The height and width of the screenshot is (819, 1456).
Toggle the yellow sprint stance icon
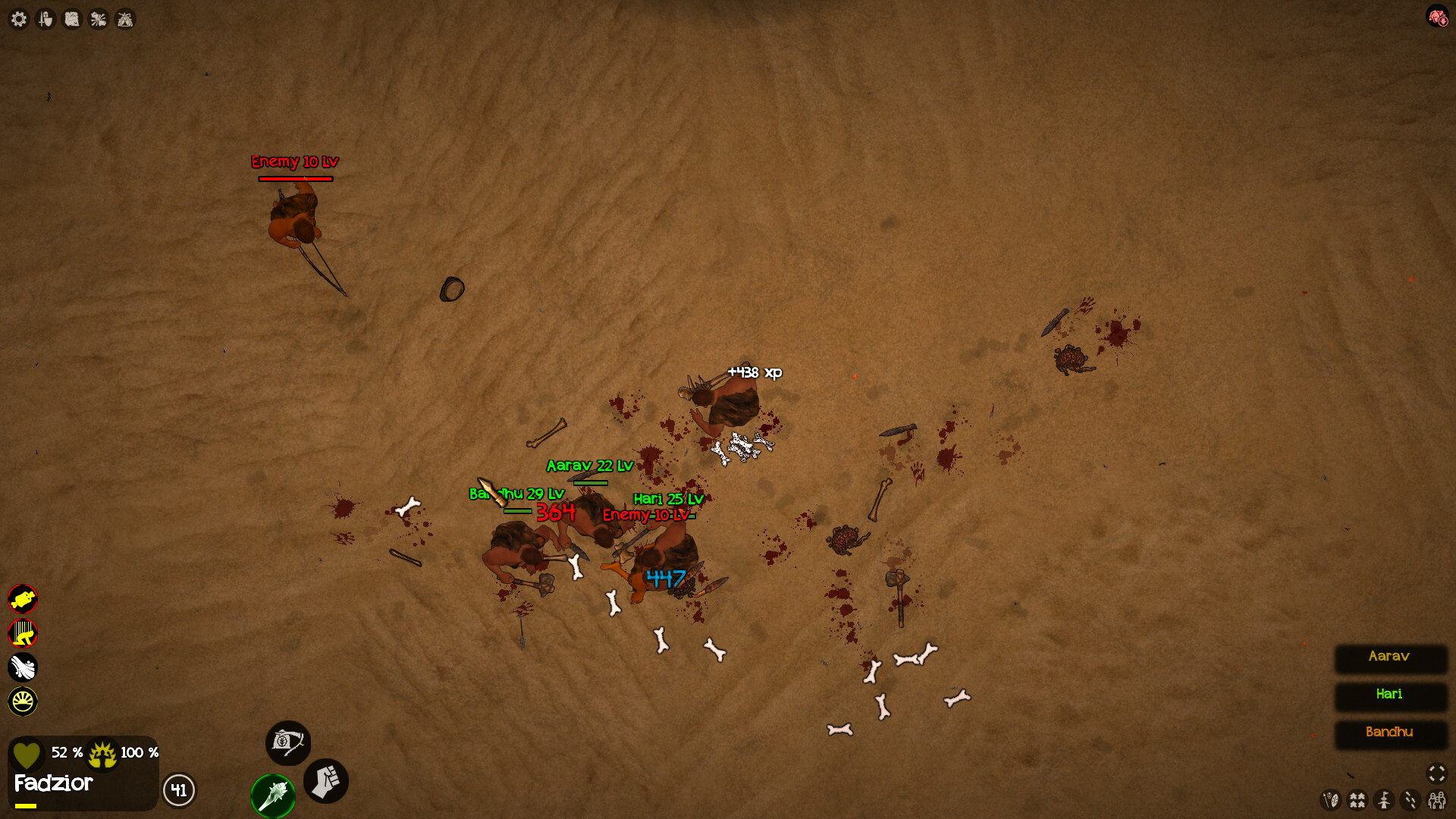point(24,599)
